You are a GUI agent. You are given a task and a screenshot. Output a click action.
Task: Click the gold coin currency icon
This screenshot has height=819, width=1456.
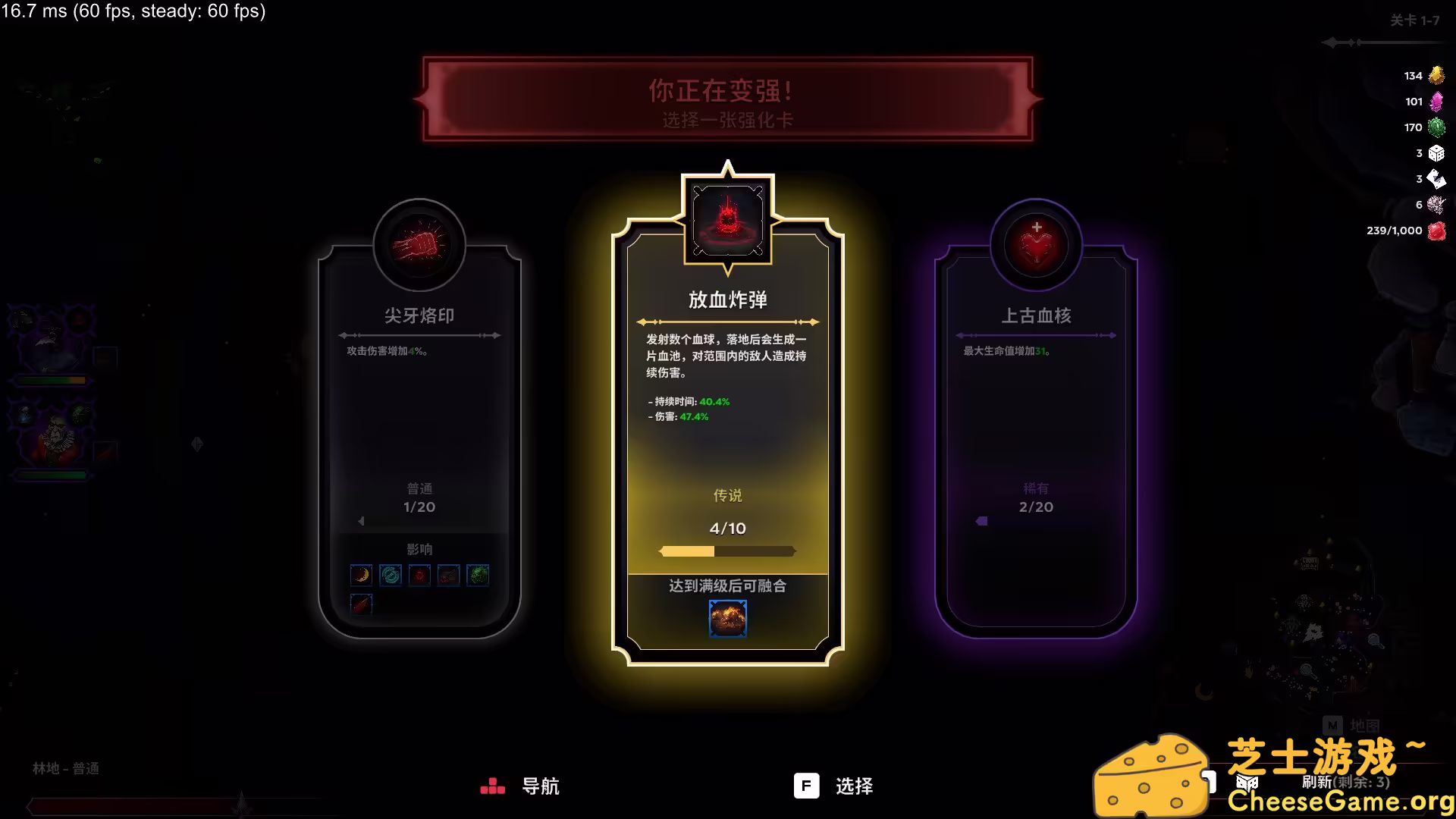coord(1437,75)
